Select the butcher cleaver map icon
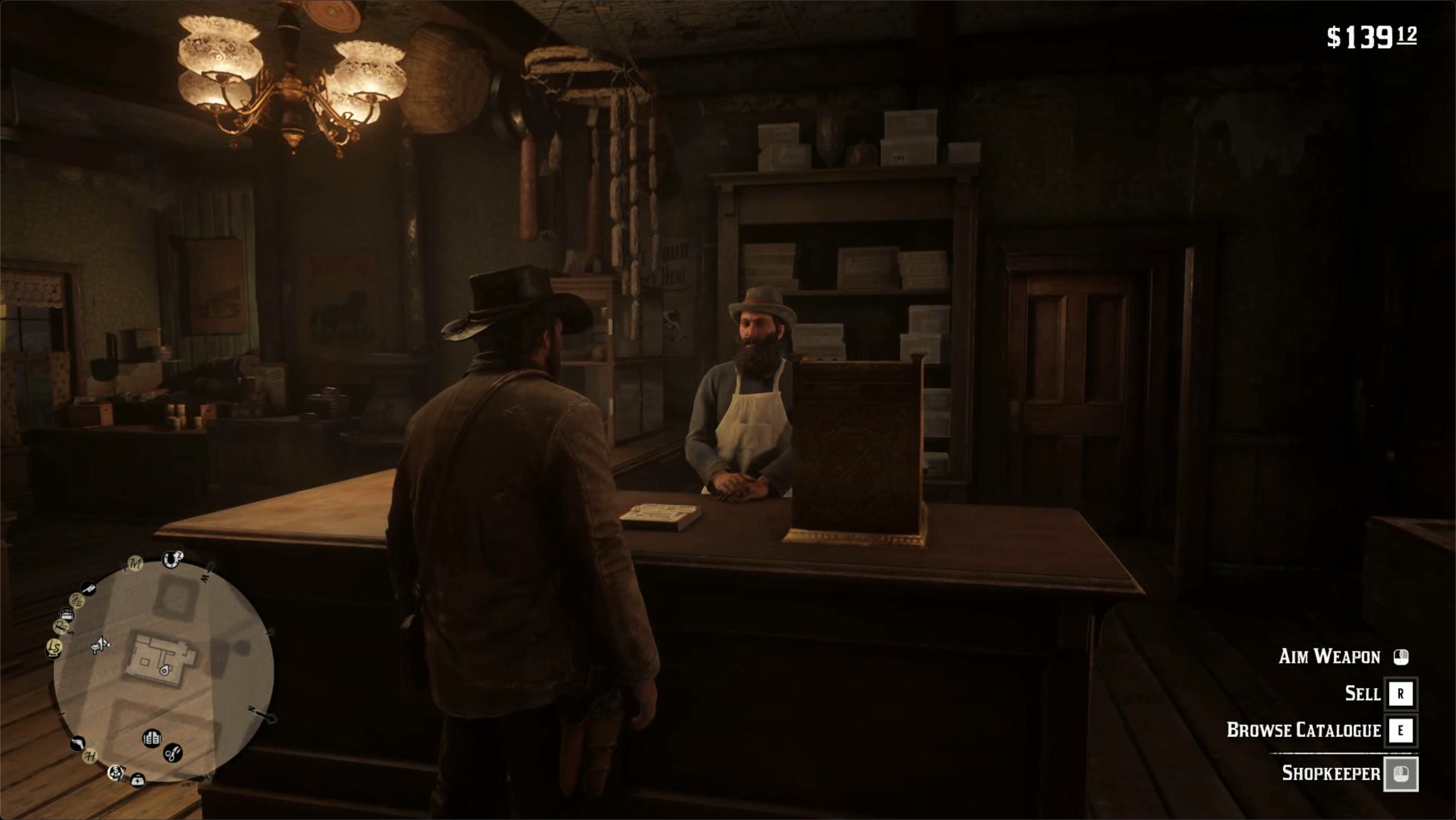Viewport: 1456px width, 820px height. coord(88,589)
